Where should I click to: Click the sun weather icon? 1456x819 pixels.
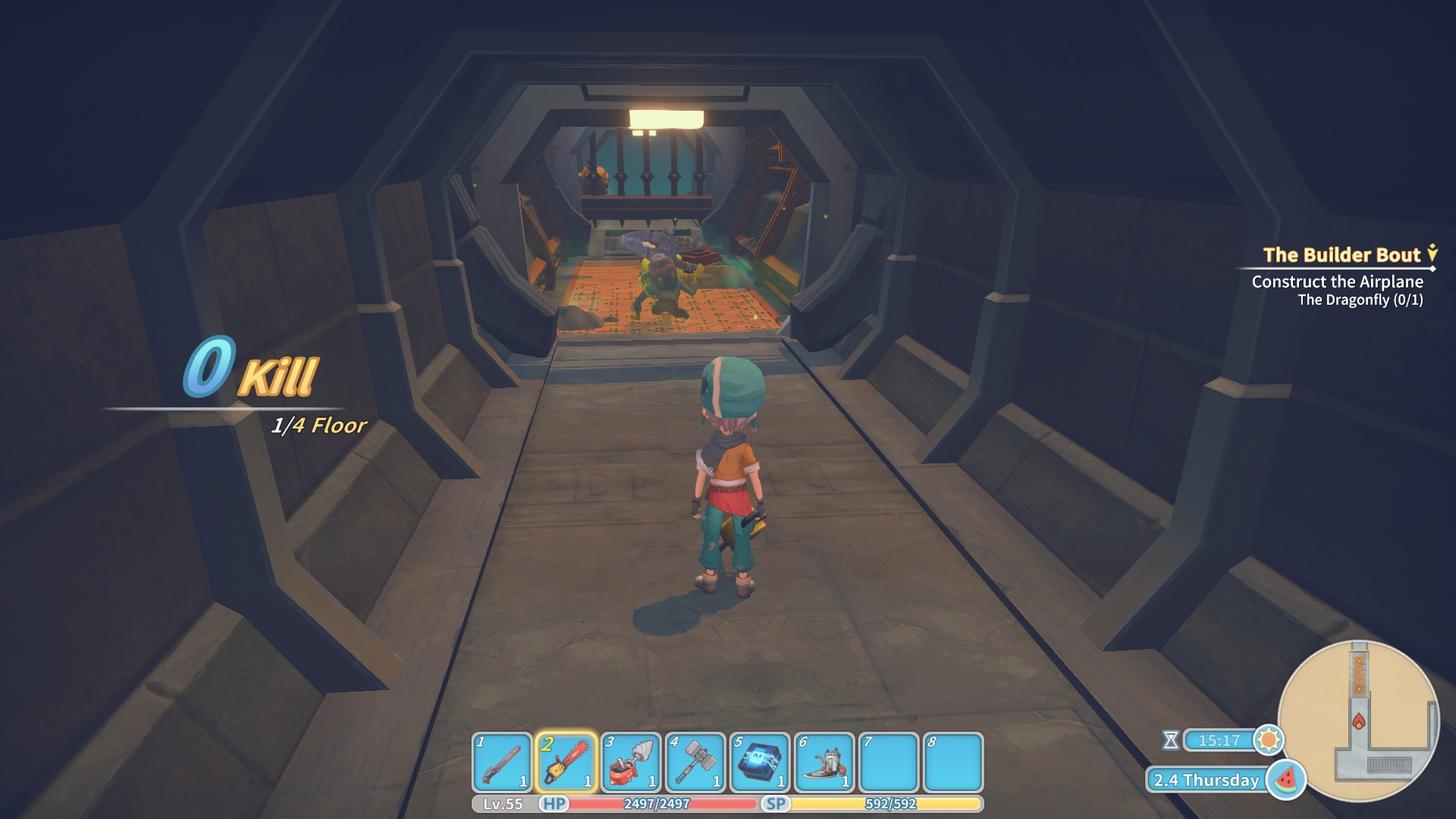coord(1268,739)
